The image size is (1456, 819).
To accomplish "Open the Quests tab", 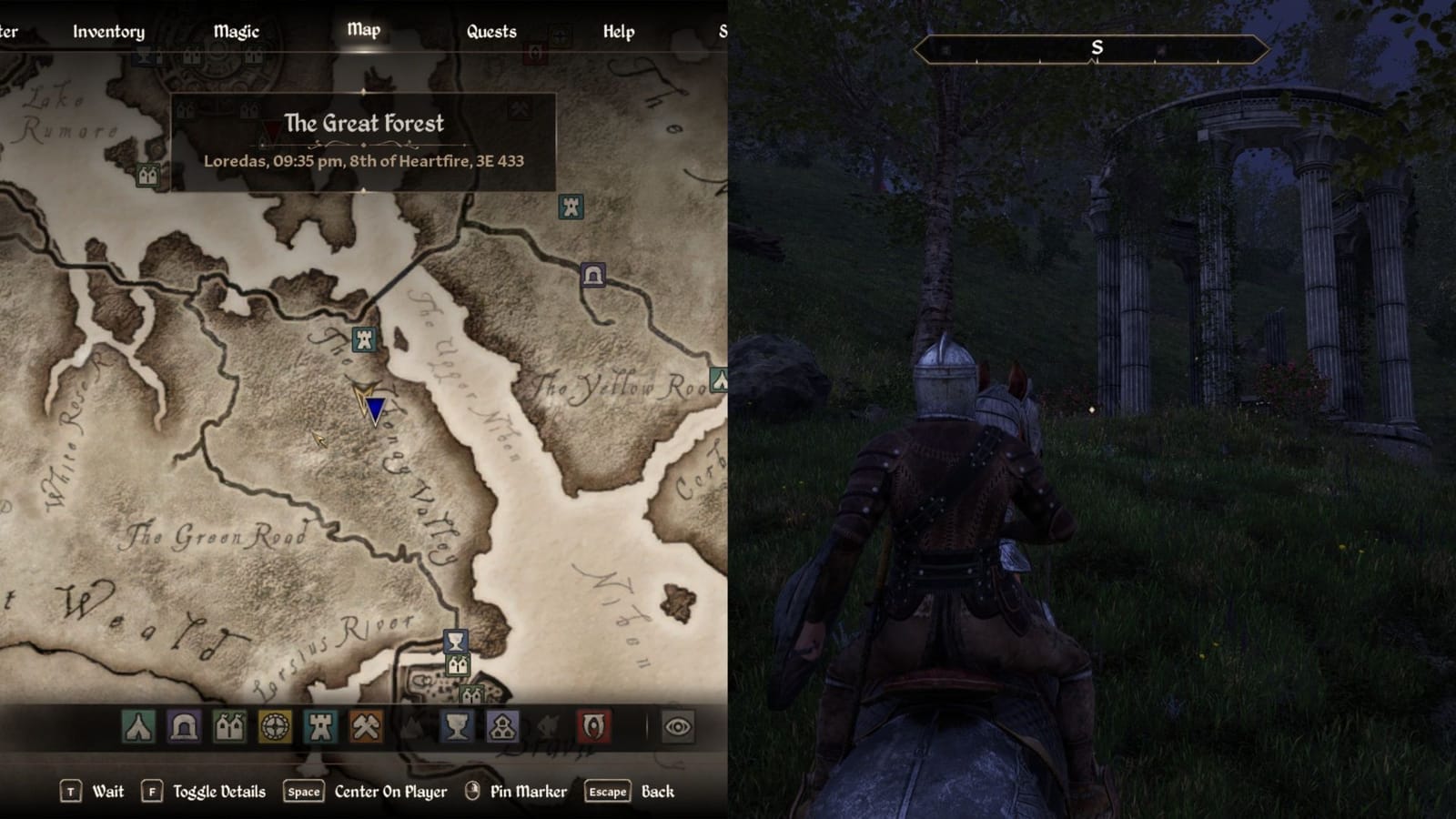I will tap(492, 30).
